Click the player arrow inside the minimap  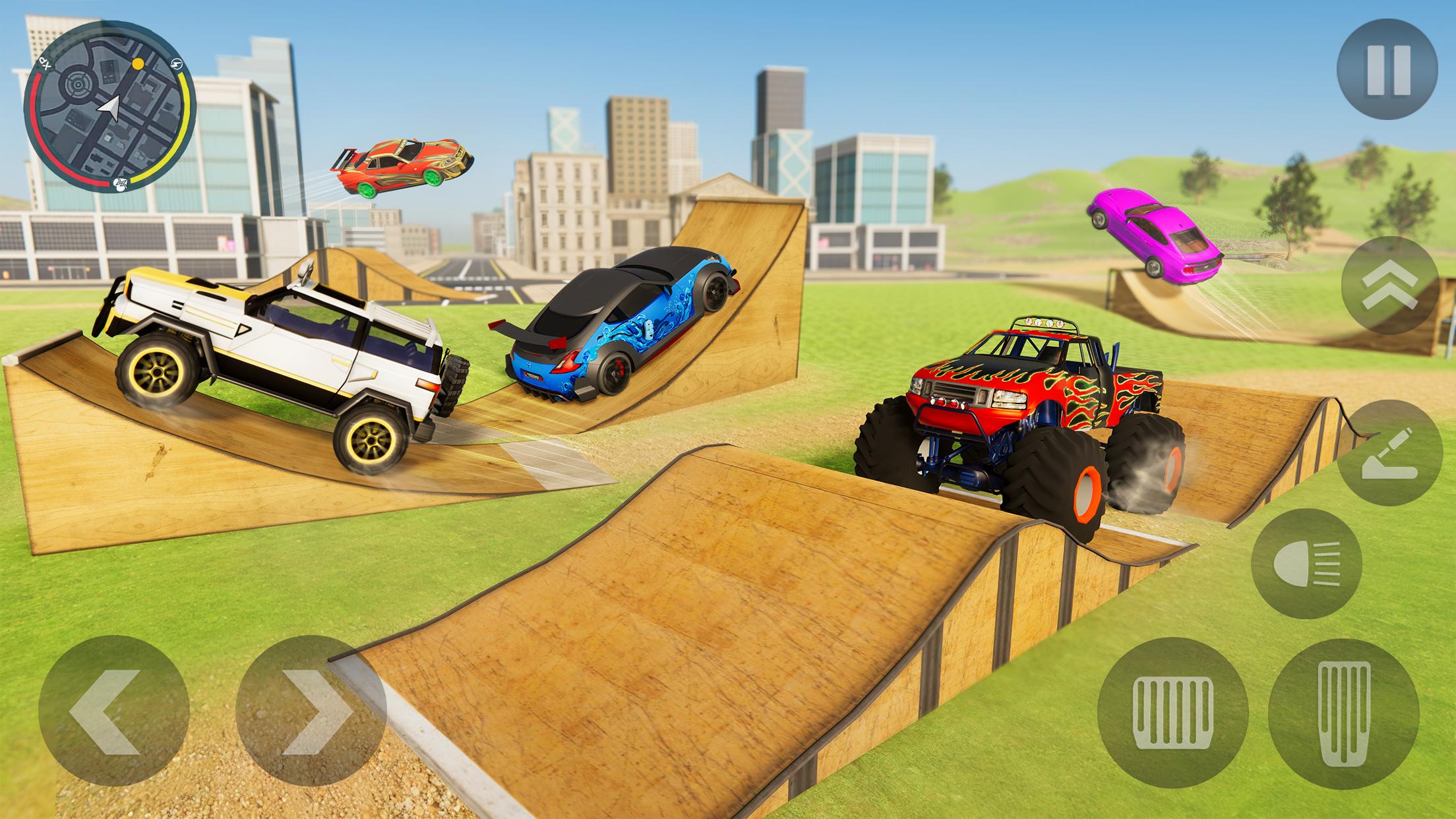tap(110, 107)
